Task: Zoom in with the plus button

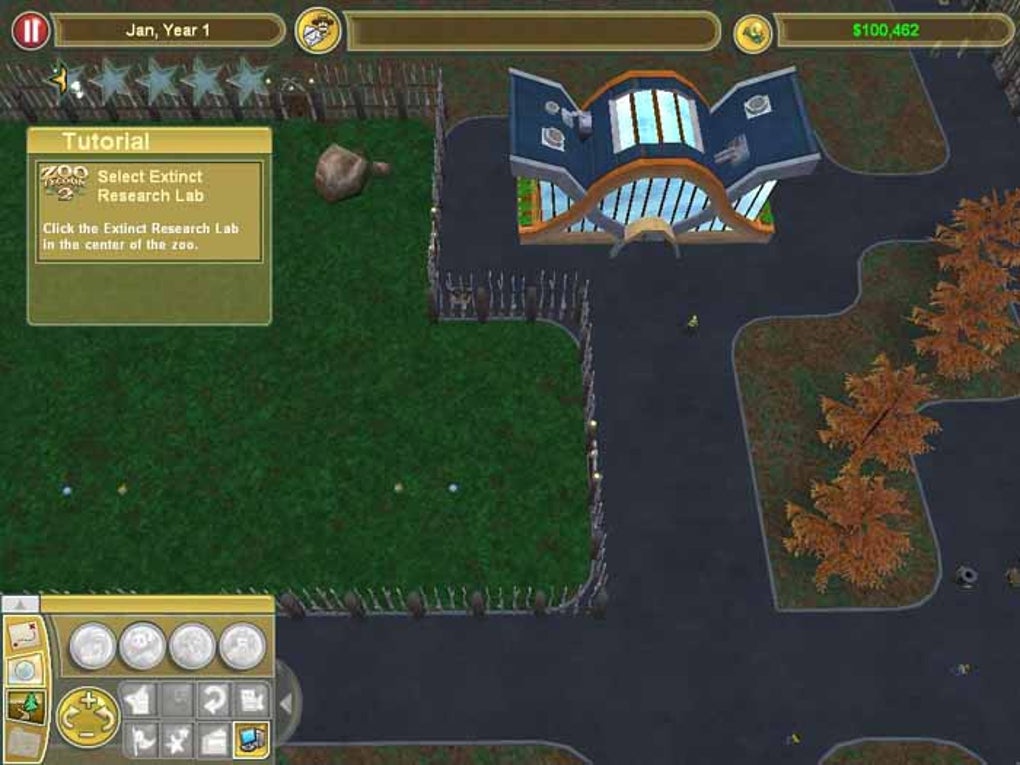Action: [x=87, y=699]
